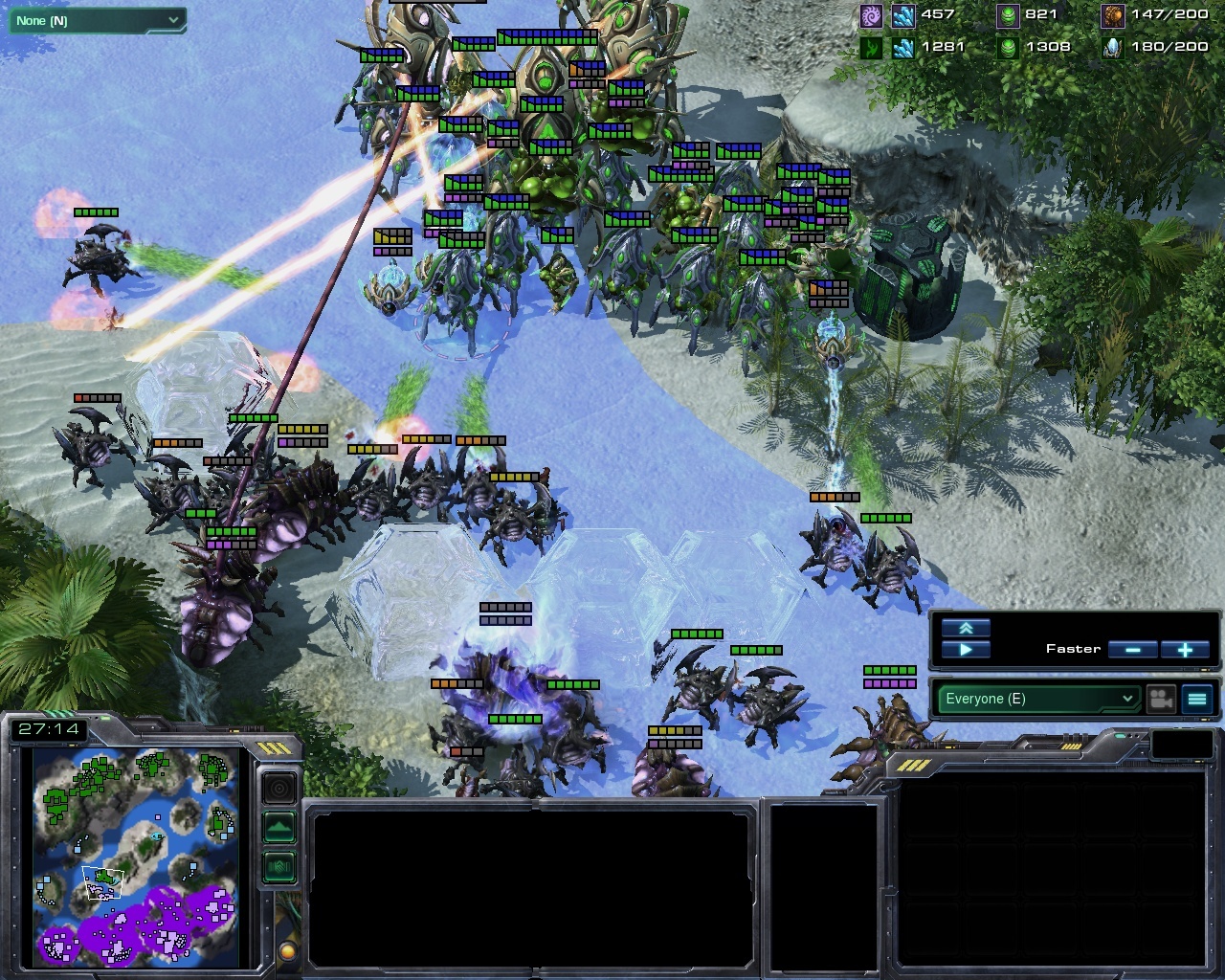The image size is (1225, 980).
Task: Open the menu with three-line button
Action: 1197,699
